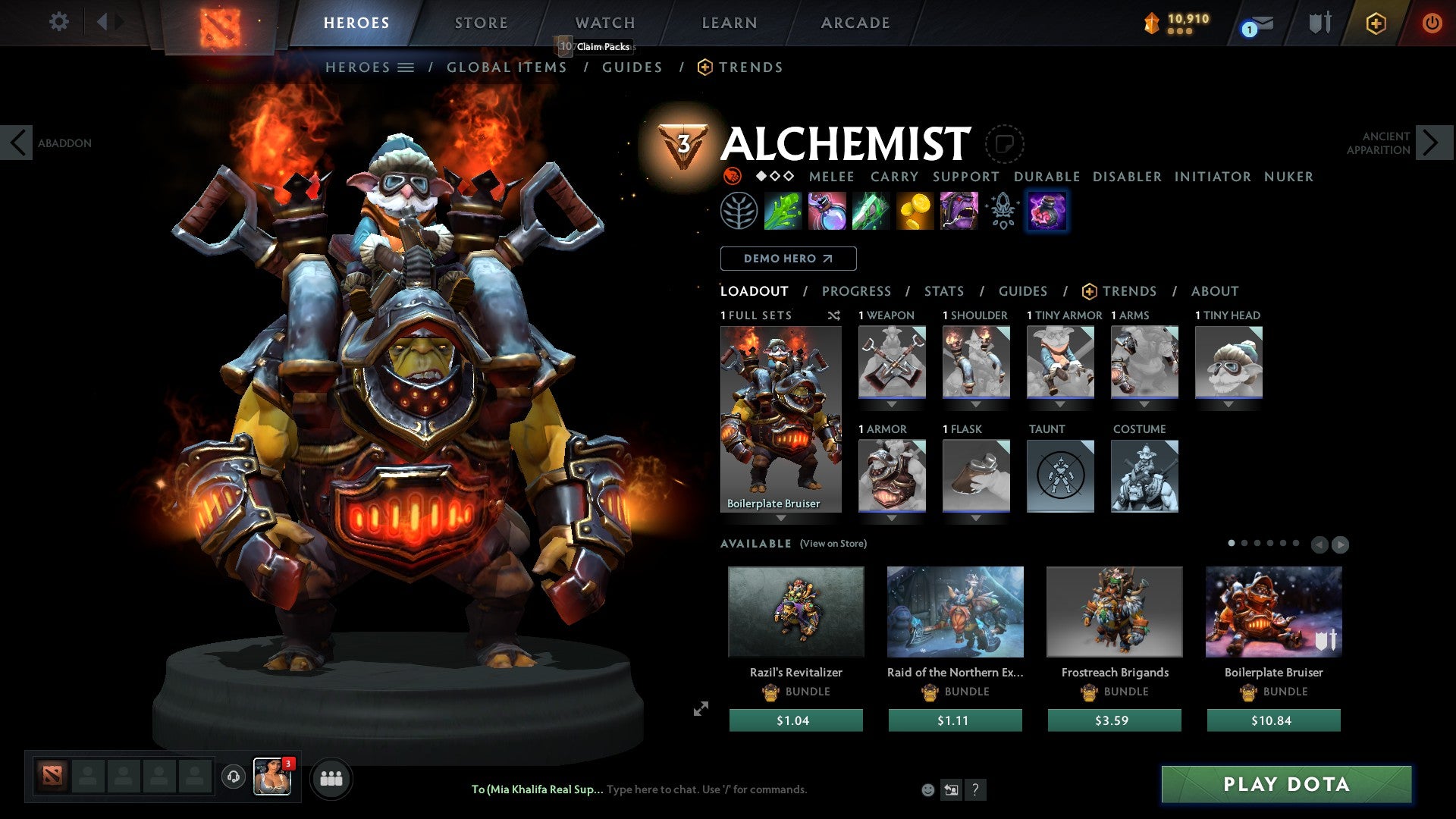The height and width of the screenshot is (819, 1456).
Task: Open the Aghanim's Scepter upgrade icon
Action: 1001,211
